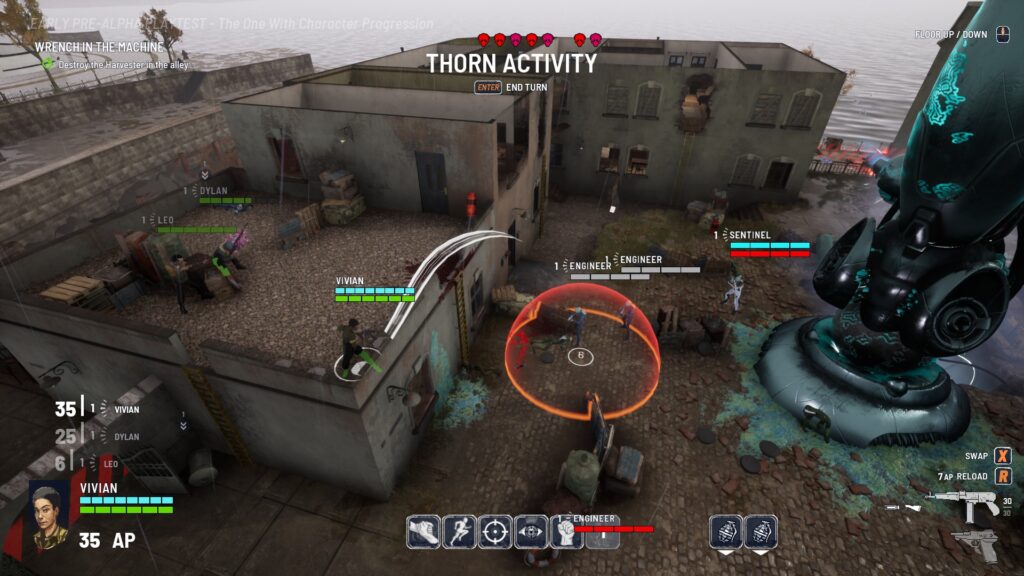The image size is (1024, 576).
Task: Click the End Turn label
Action: [x=526, y=87]
